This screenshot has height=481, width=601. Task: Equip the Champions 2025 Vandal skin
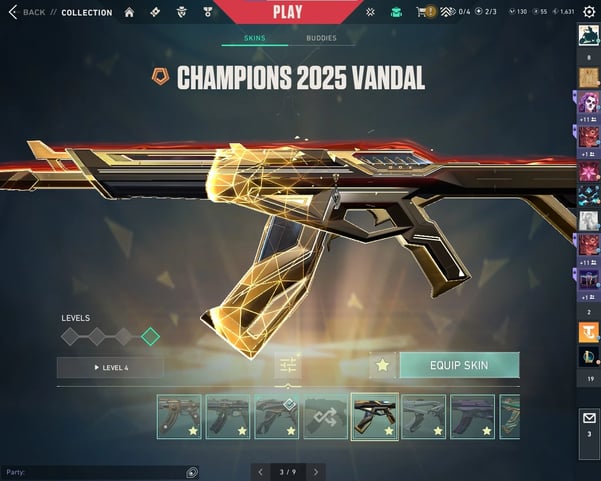[x=459, y=365]
